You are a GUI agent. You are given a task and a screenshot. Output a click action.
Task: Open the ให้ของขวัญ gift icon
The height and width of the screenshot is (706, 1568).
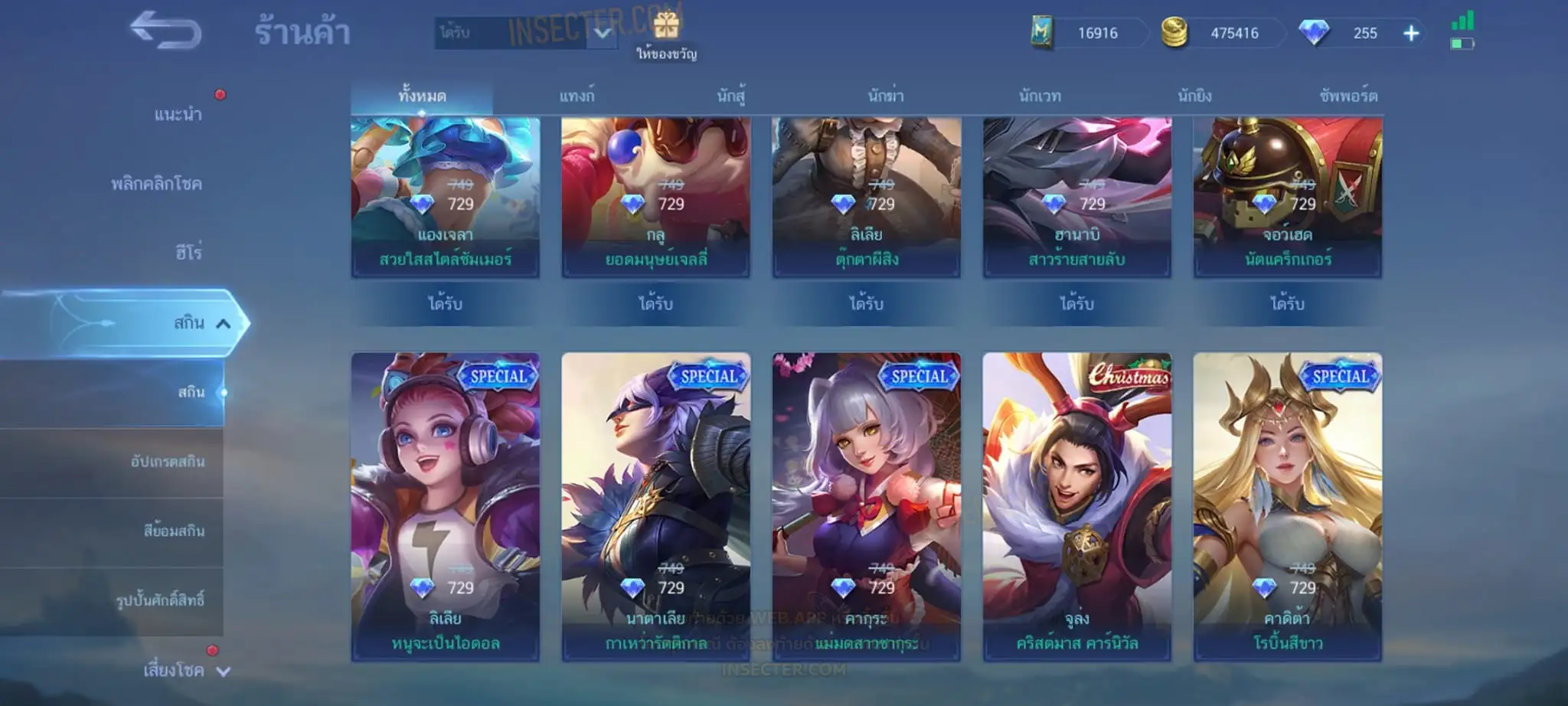coord(666,28)
